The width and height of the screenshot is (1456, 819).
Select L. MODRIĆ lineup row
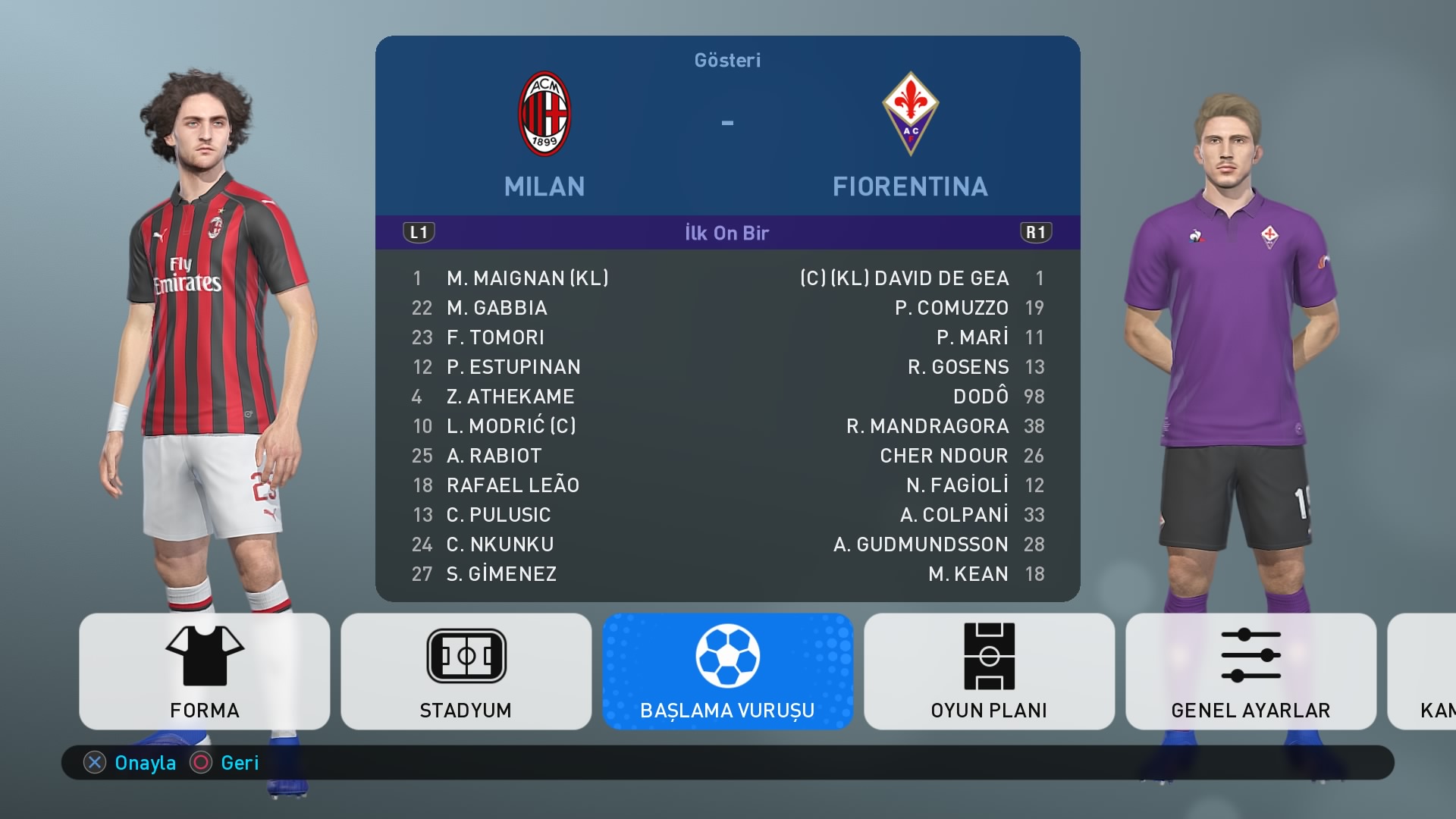point(510,426)
